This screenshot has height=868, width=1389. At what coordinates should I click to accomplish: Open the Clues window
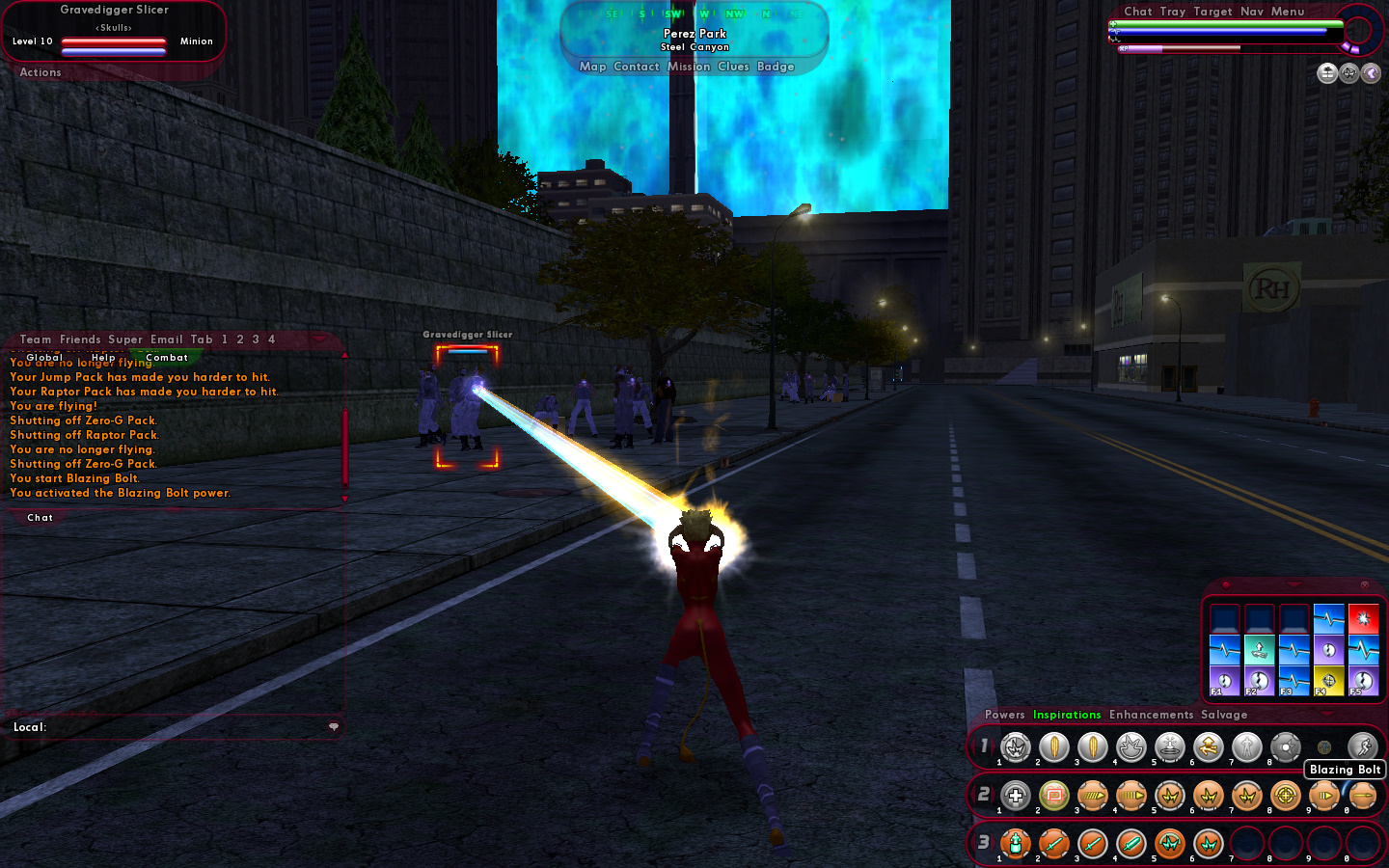coord(733,67)
